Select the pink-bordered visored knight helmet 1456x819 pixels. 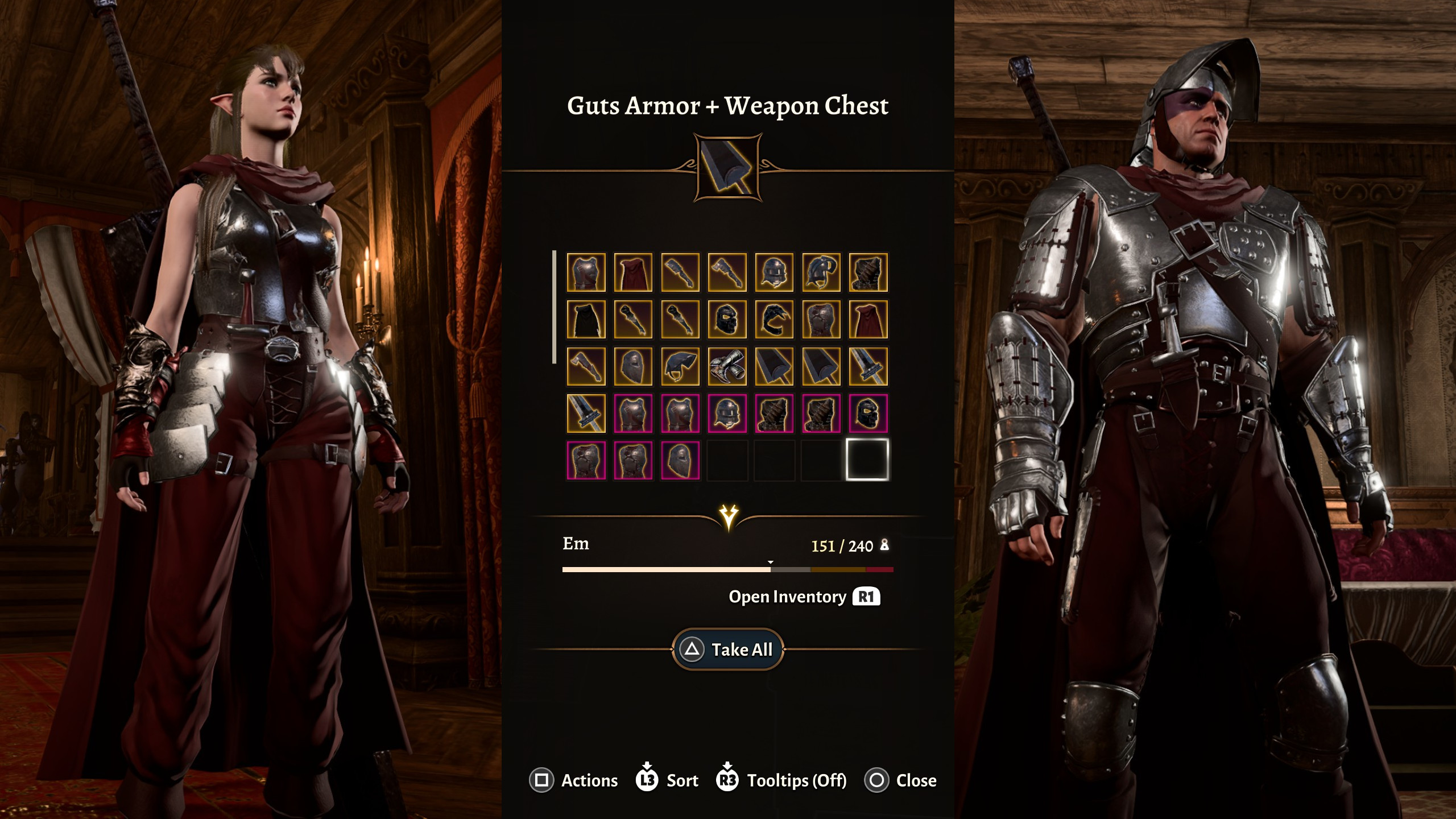(x=727, y=413)
